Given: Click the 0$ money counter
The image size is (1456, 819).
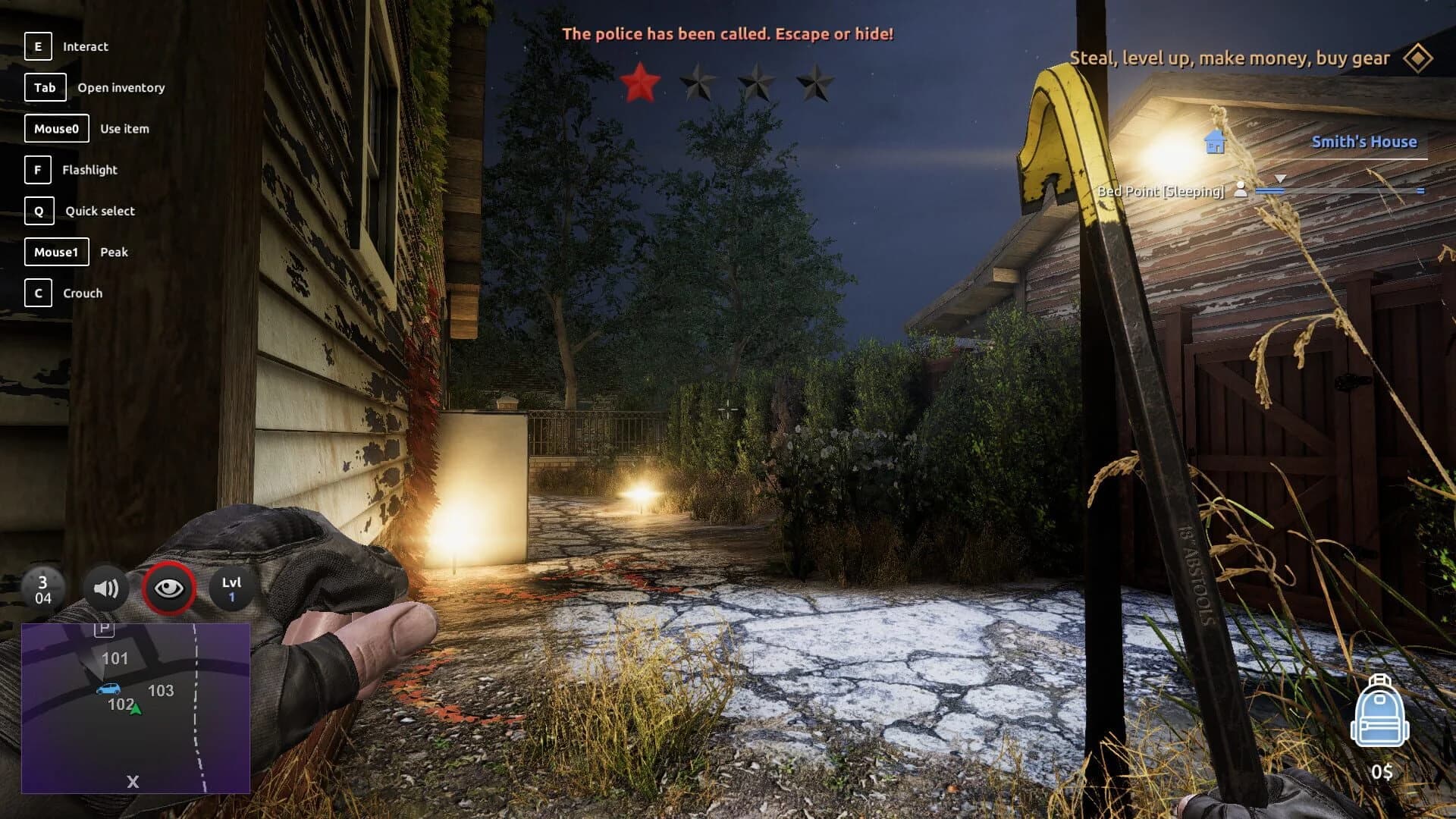Looking at the screenshot, I should pos(1381,773).
